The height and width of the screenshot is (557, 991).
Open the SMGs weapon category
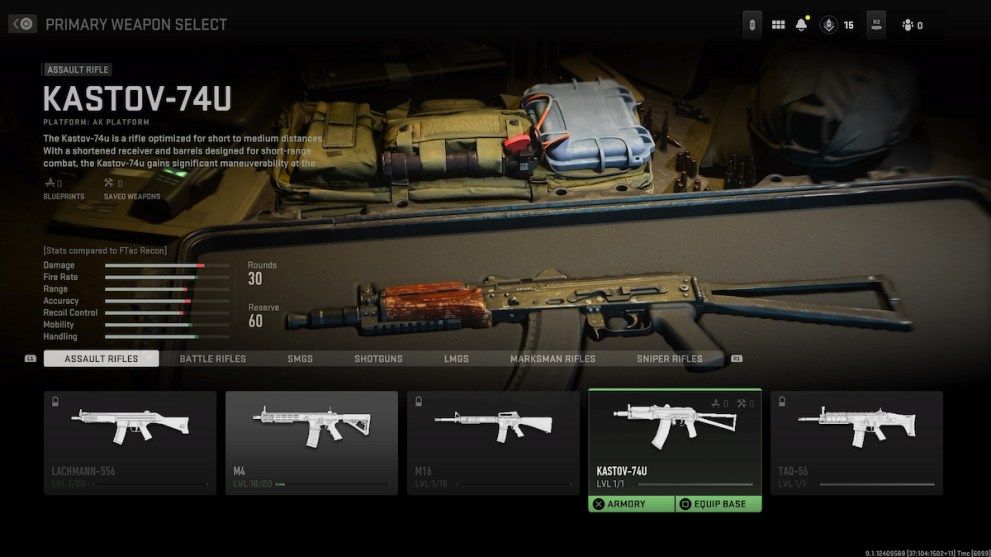(x=300, y=359)
